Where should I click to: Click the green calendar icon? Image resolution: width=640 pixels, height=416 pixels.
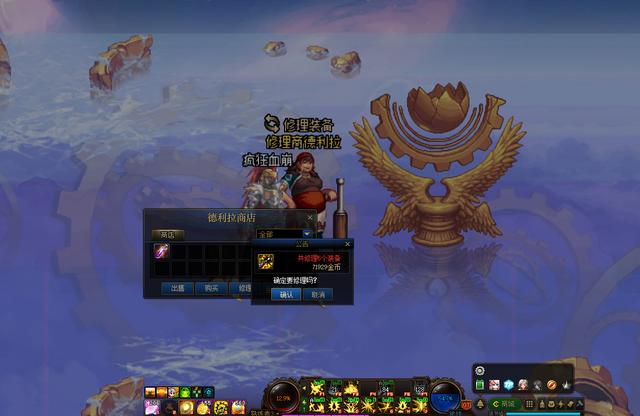[x=480, y=385]
